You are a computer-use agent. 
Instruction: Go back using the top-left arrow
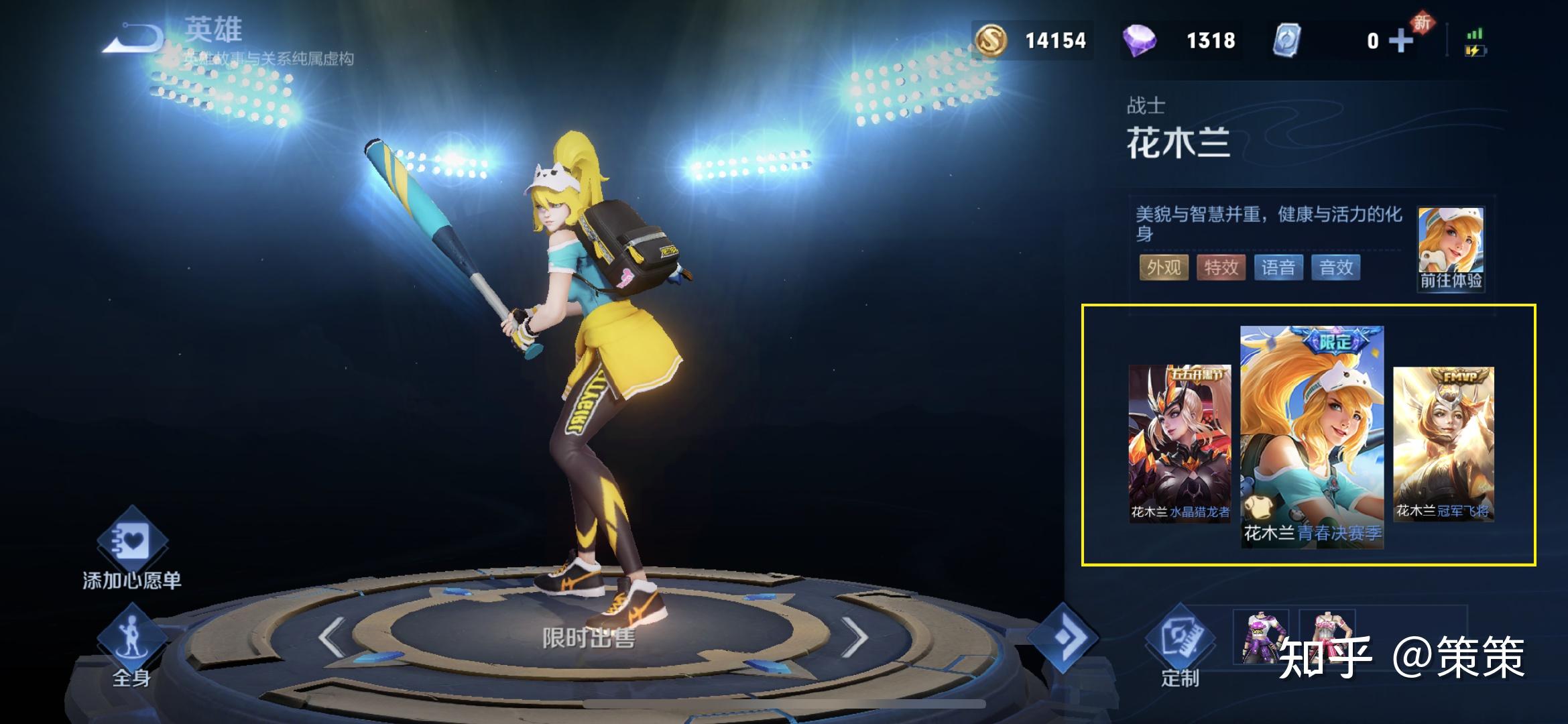[133, 39]
